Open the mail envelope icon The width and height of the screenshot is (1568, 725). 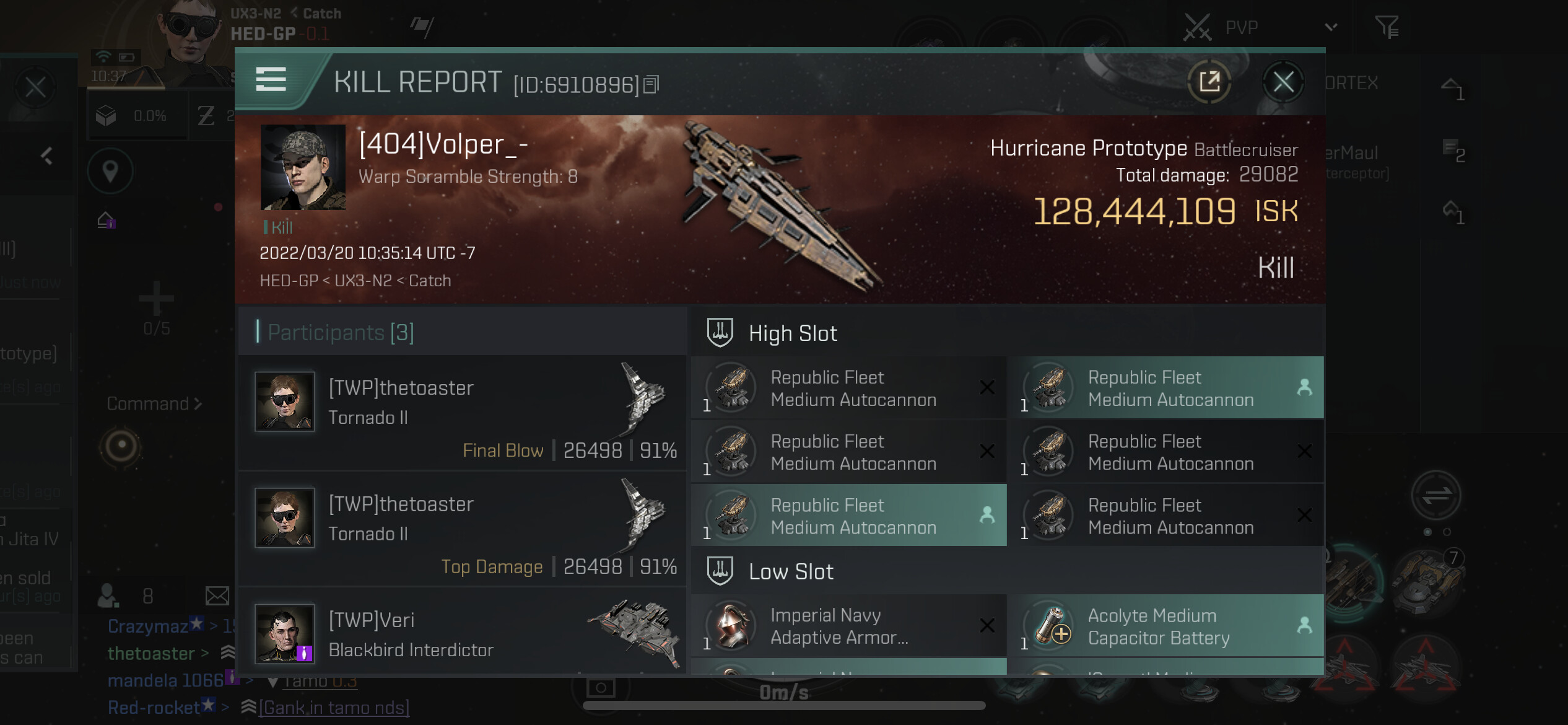217,596
